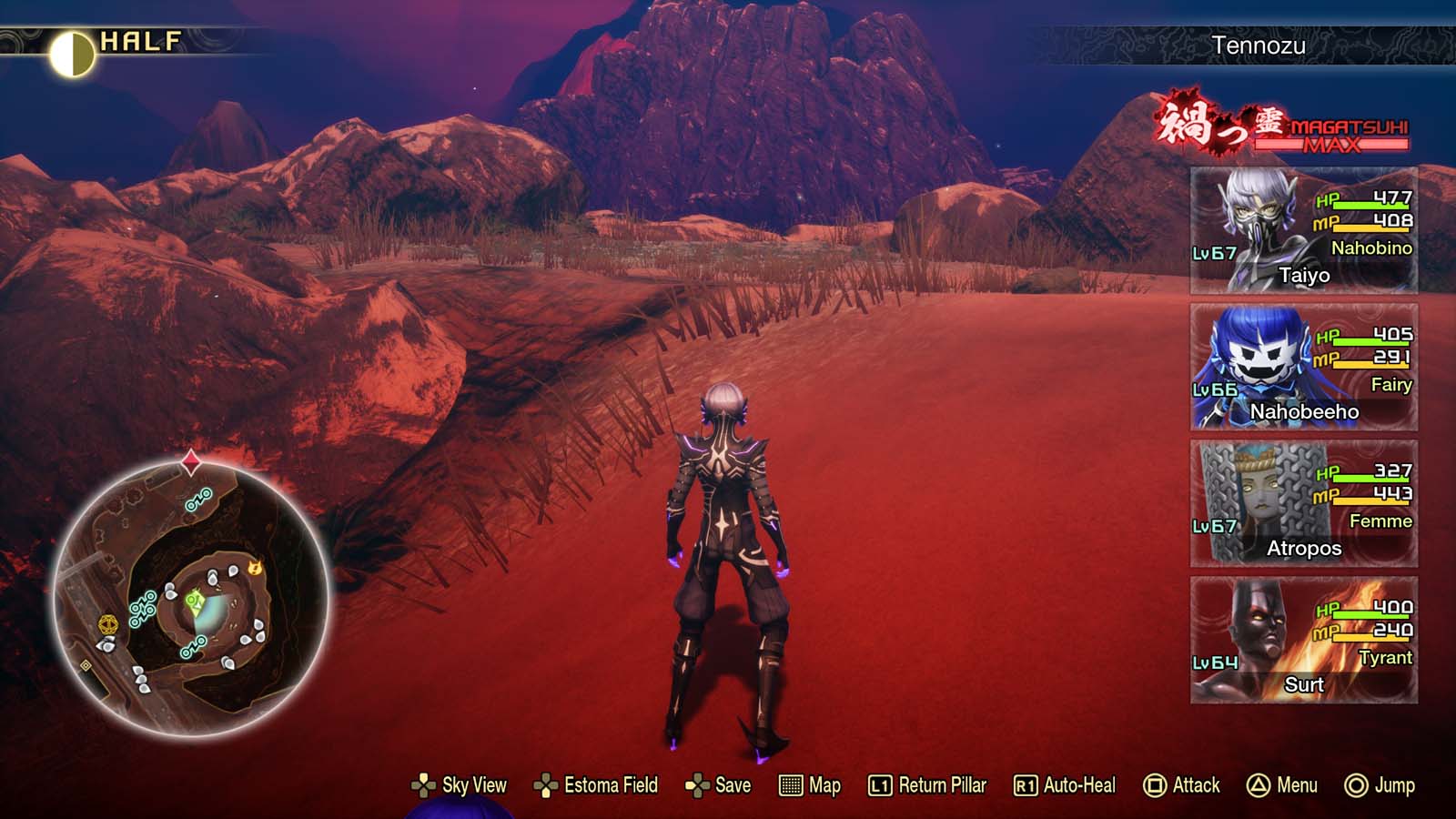The height and width of the screenshot is (819, 1456).
Task: Click the red diamond compass marker above the minimap
Action: [x=189, y=460]
